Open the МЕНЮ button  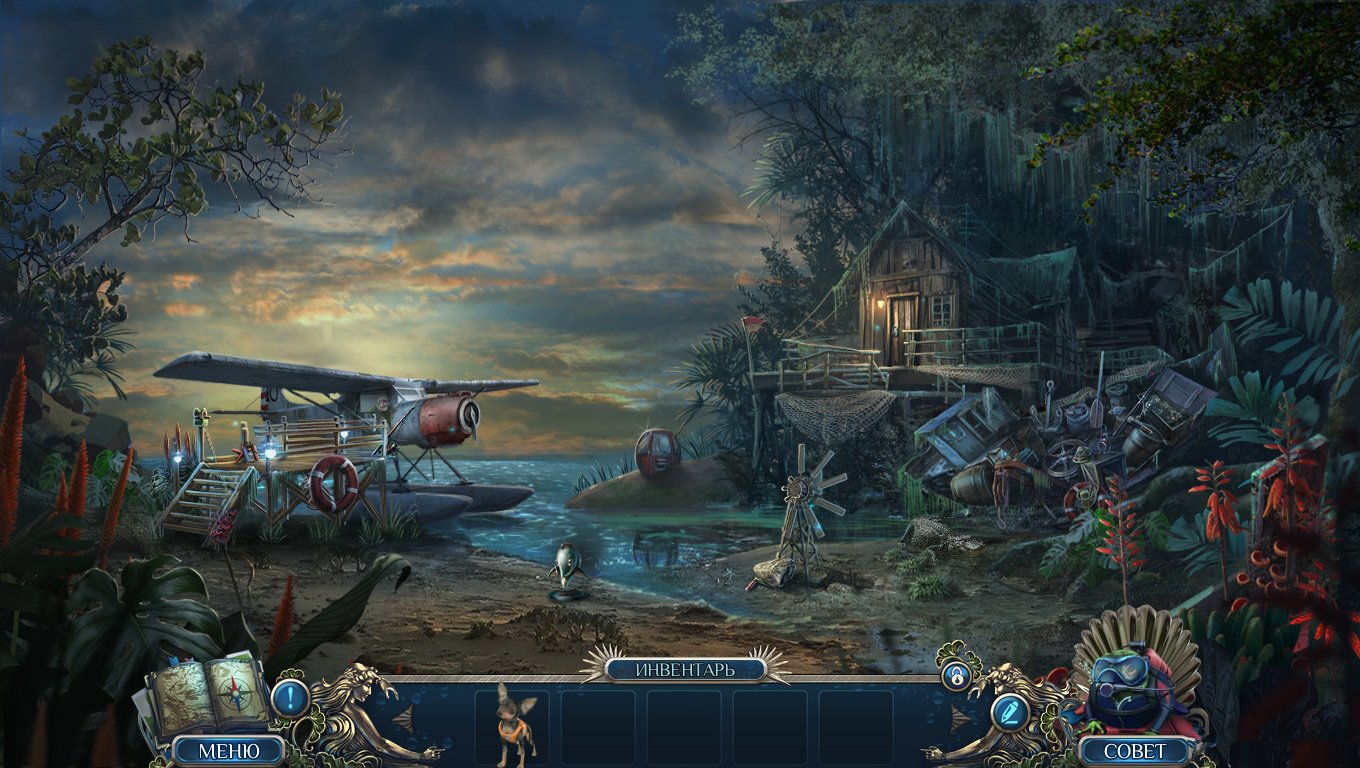229,750
